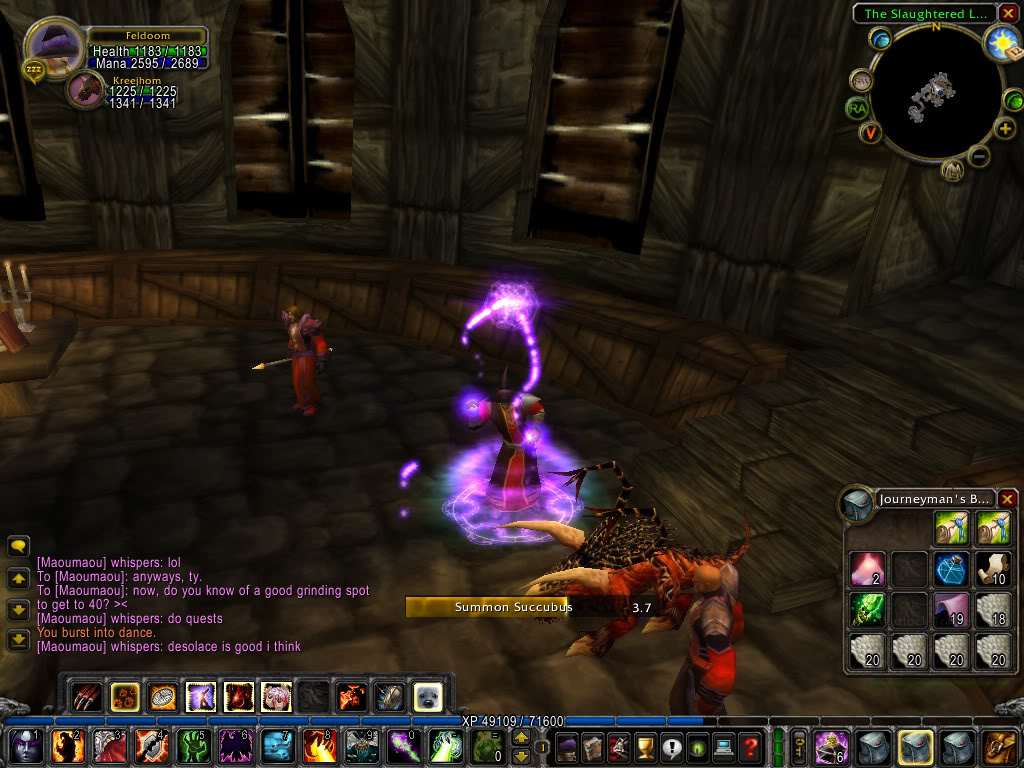The image size is (1024, 768).
Task: Hide the minimap with its X button
Action: click(1007, 14)
